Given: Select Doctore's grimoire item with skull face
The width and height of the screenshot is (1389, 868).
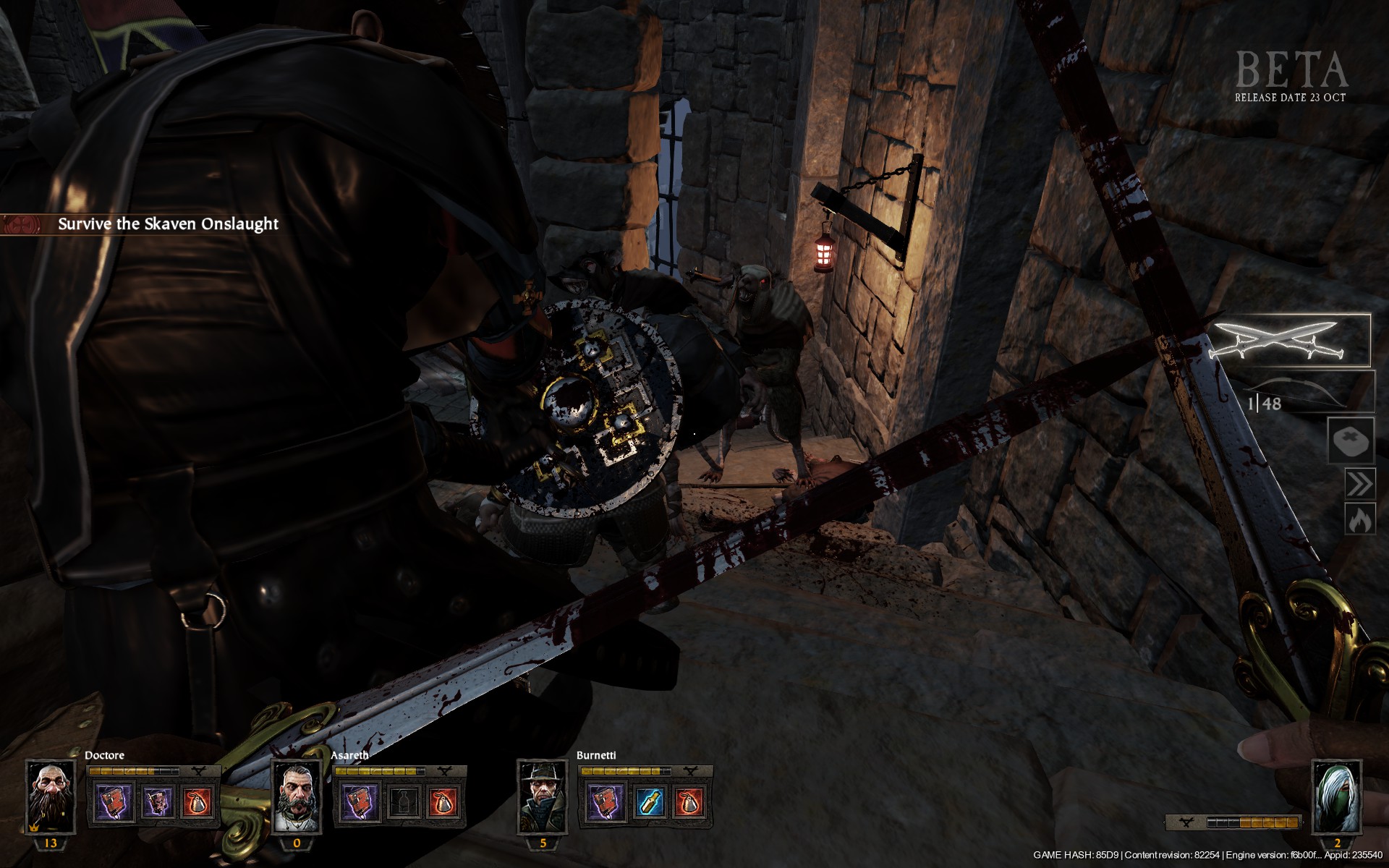Looking at the screenshot, I should pos(157,802).
